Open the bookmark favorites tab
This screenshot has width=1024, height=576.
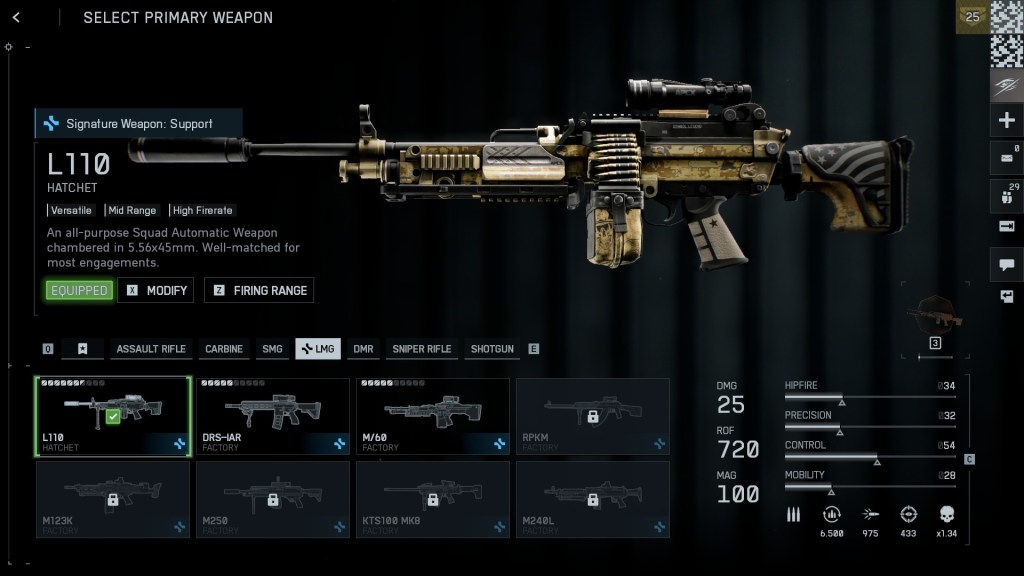pos(83,349)
